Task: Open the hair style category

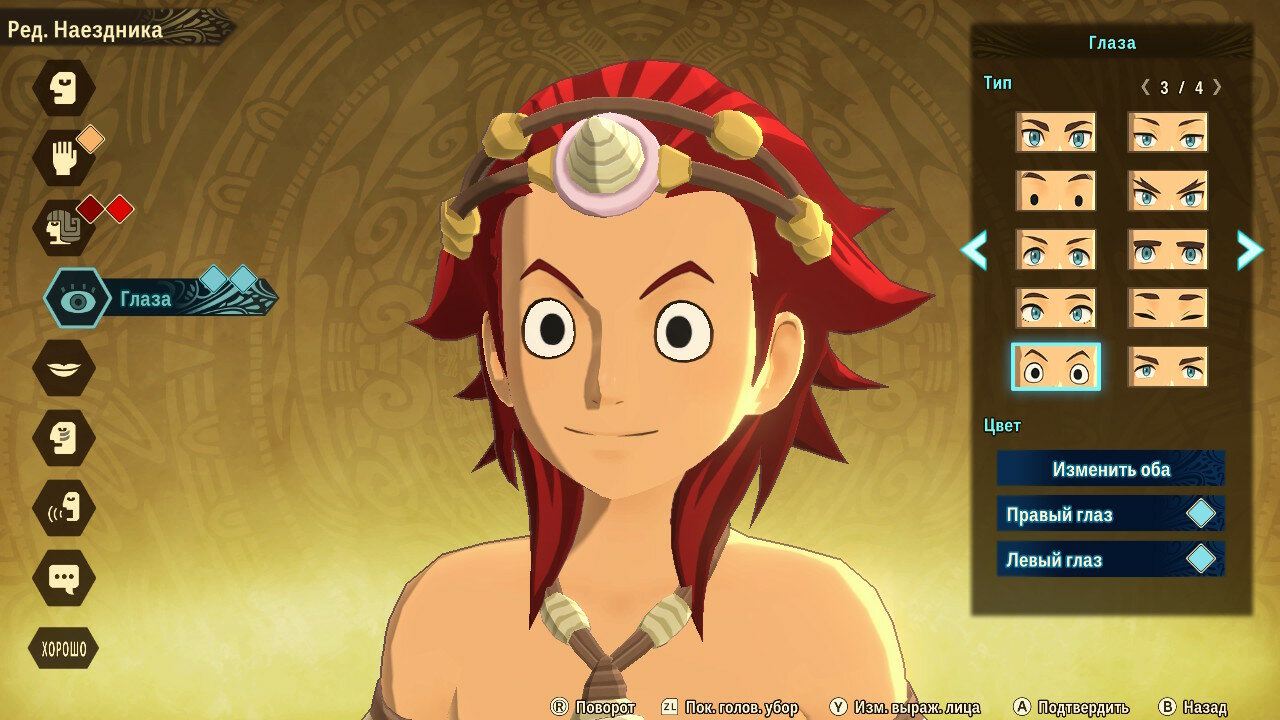Action: pos(64,228)
